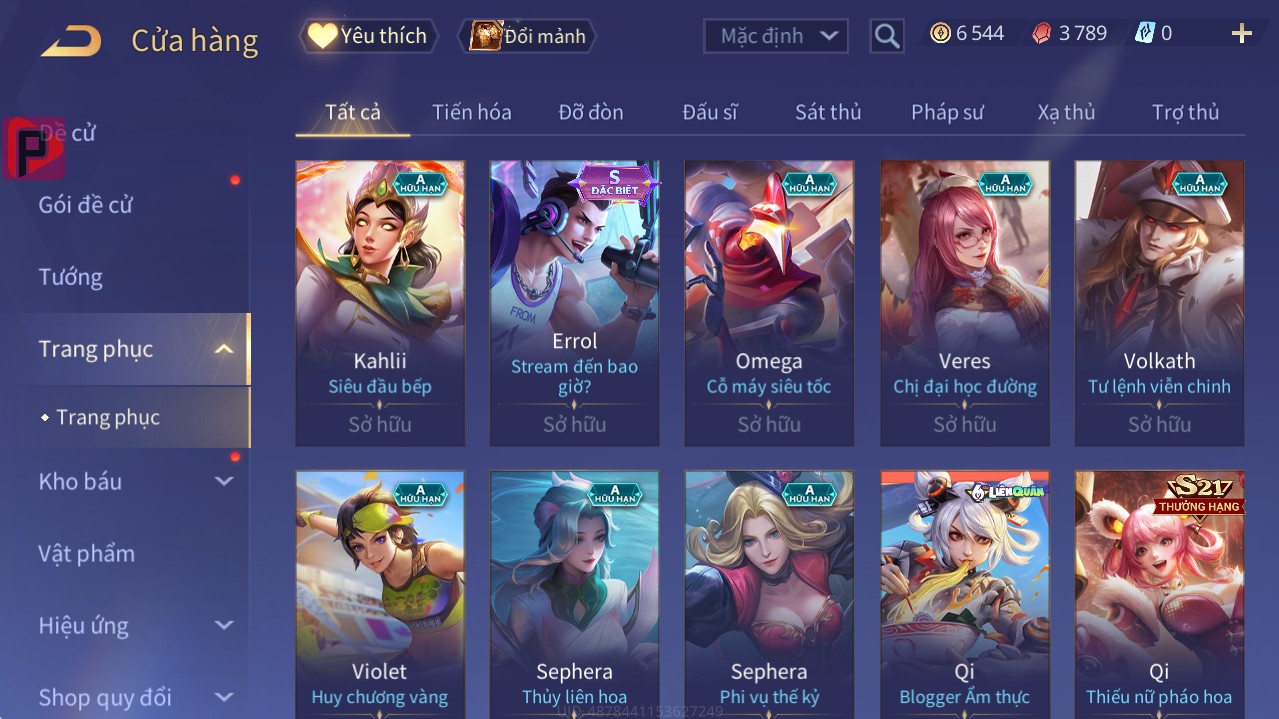Click the magnifying glass search button
This screenshot has height=719, width=1279.
click(886, 36)
